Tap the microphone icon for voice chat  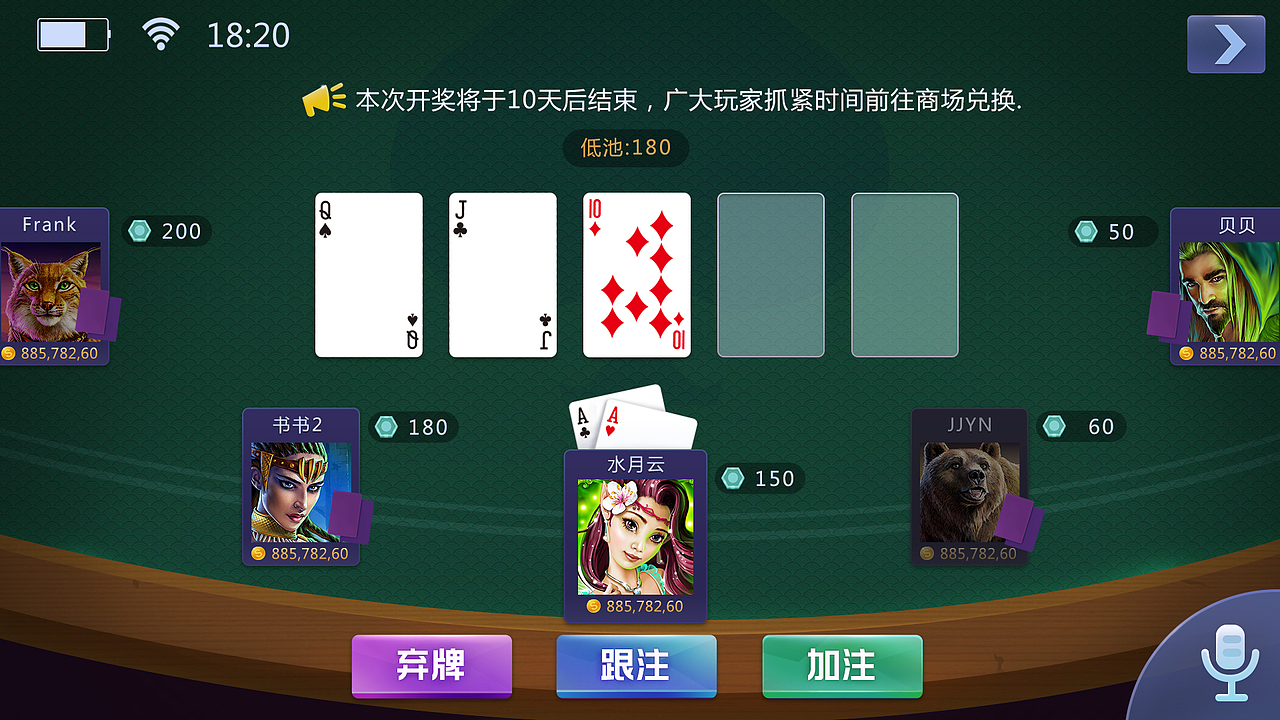tap(1228, 665)
